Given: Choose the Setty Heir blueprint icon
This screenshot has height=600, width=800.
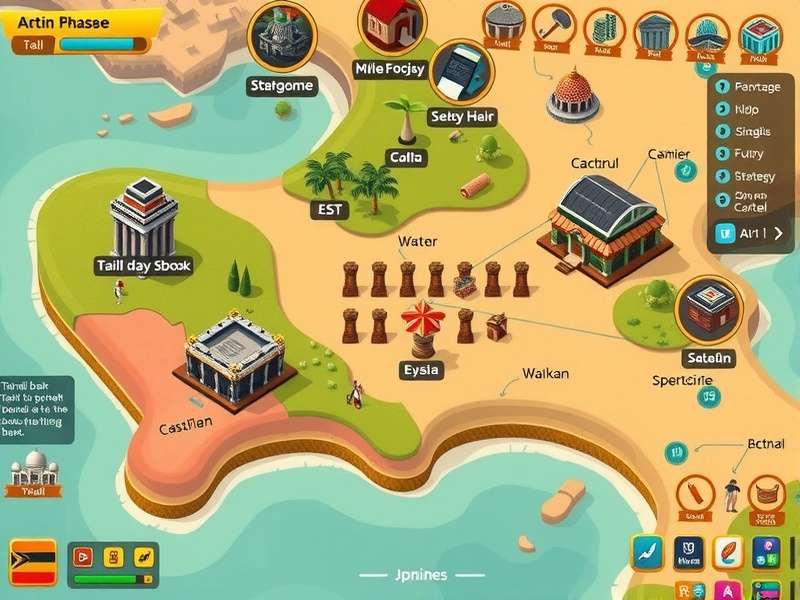Looking at the screenshot, I should (462, 72).
